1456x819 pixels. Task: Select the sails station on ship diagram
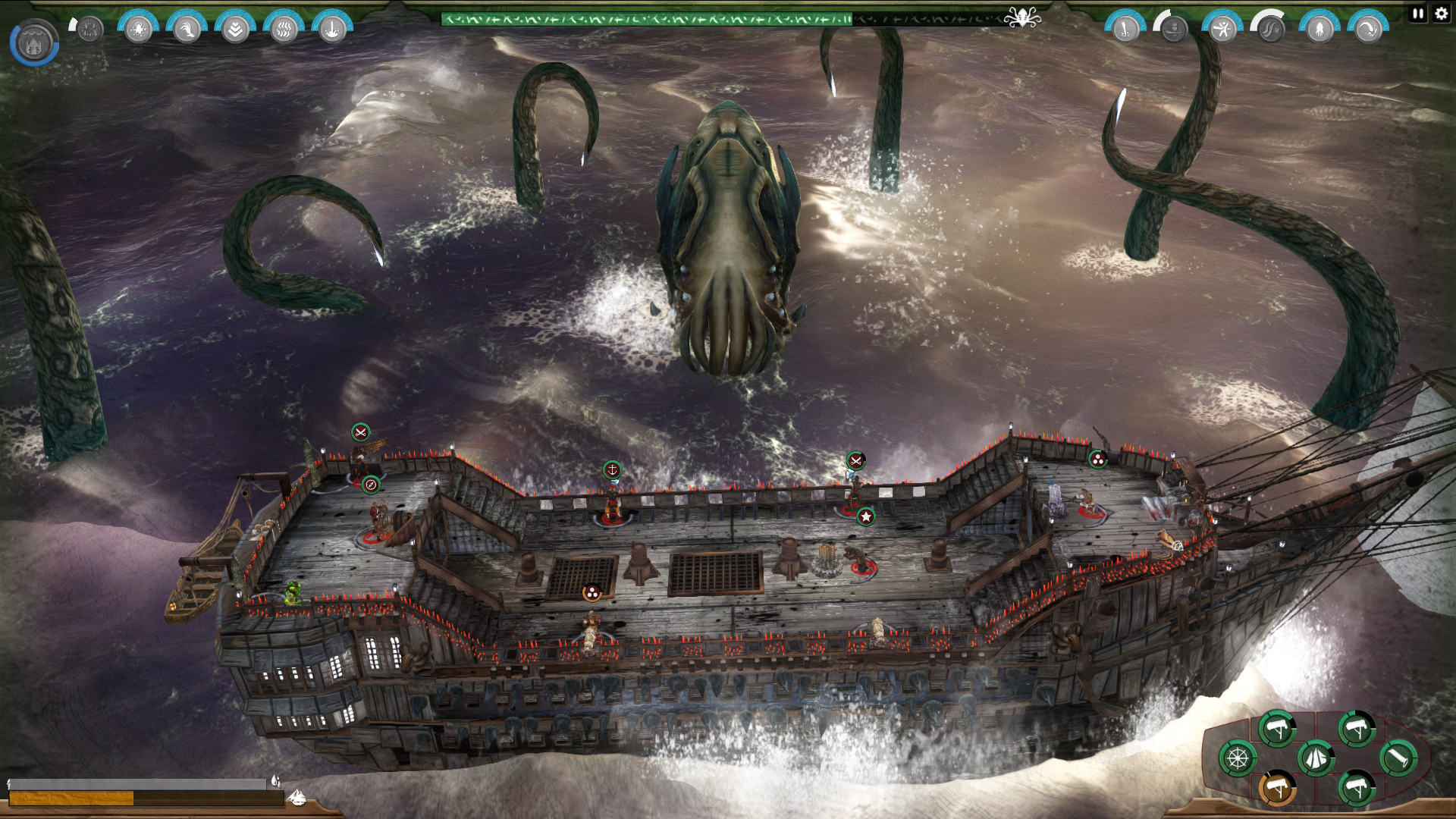tap(1316, 758)
